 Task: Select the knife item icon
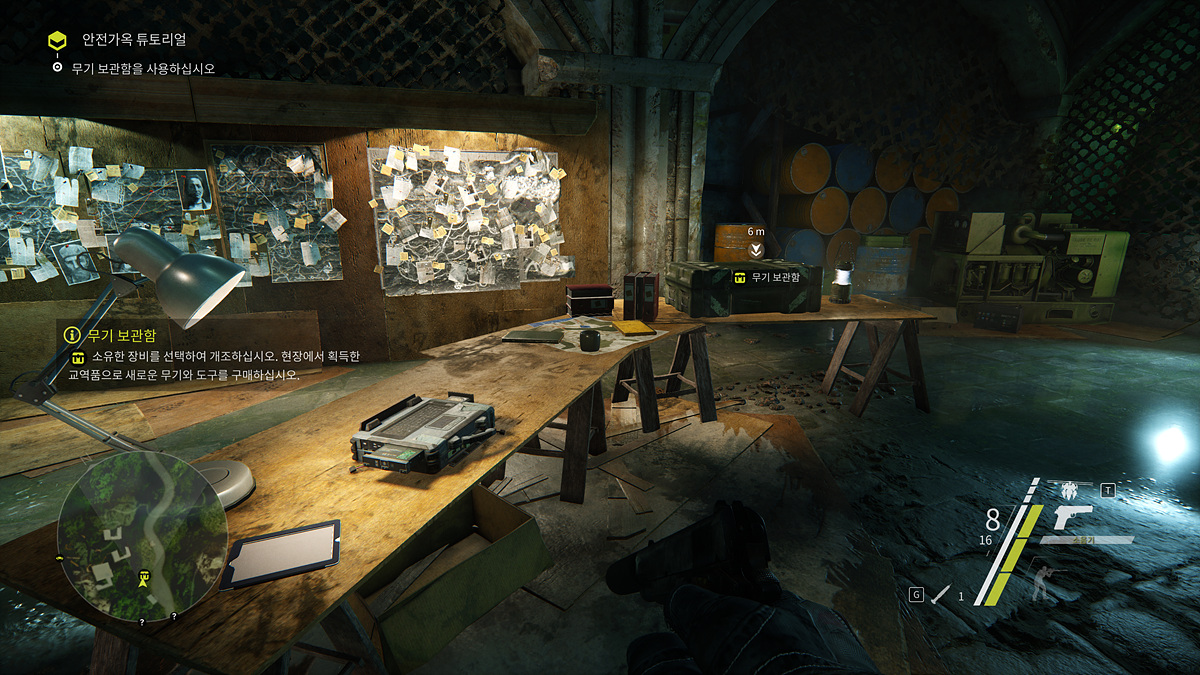[941, 595]
